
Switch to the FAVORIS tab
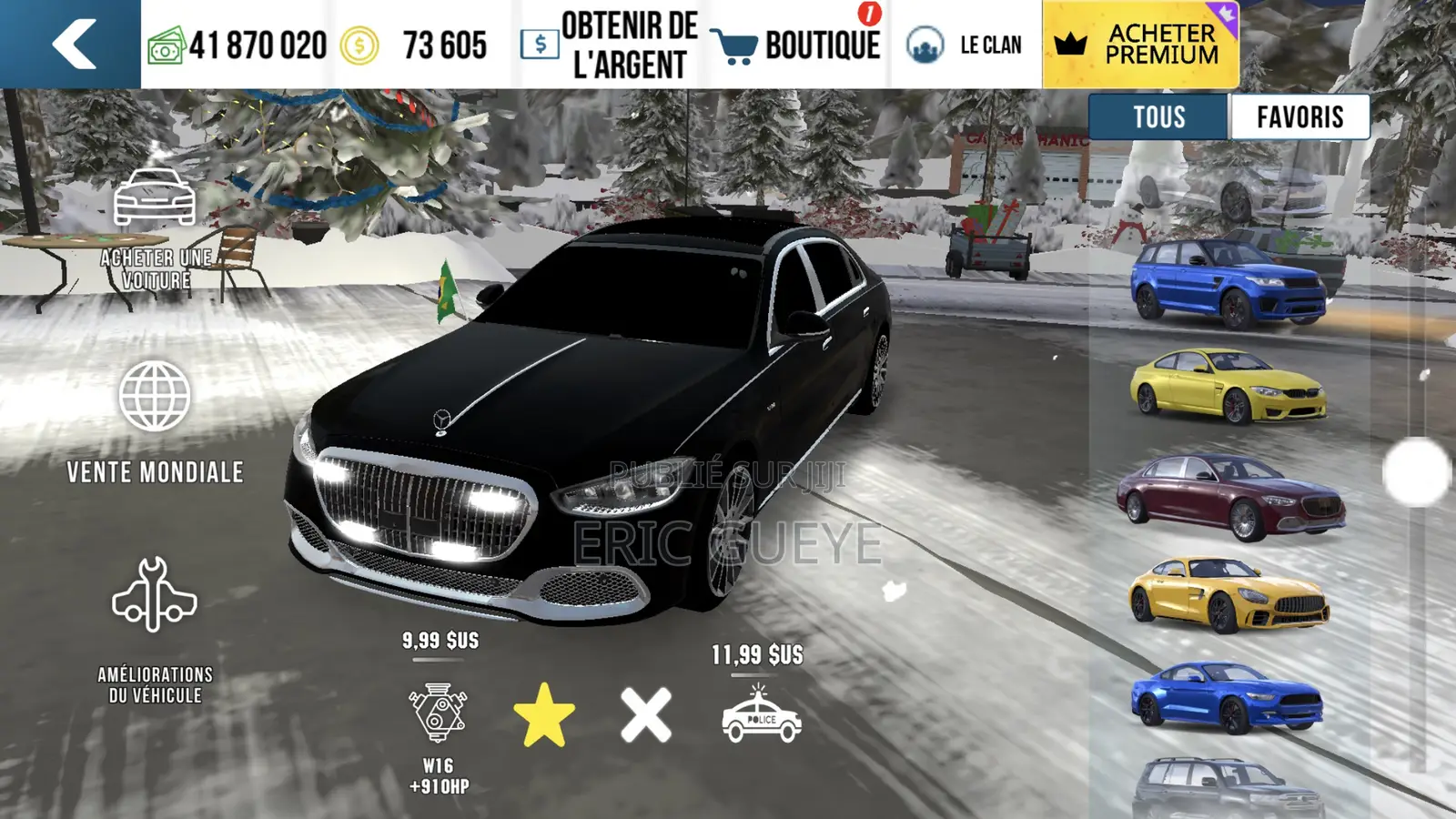[x=1299, y=116]
